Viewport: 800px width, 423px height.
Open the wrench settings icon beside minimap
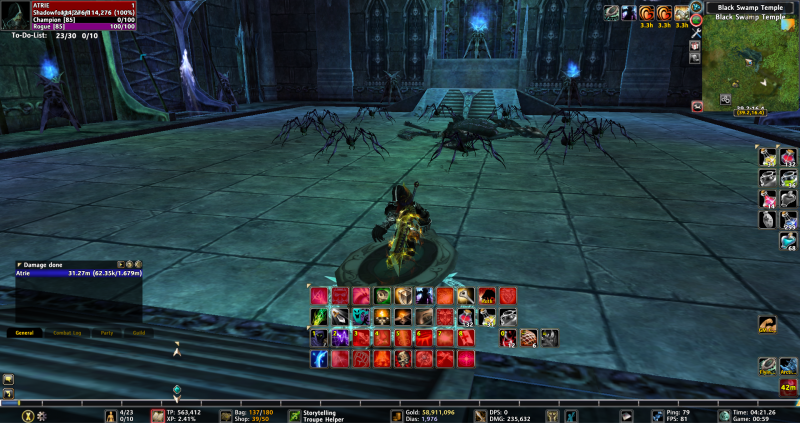(694, 33)
